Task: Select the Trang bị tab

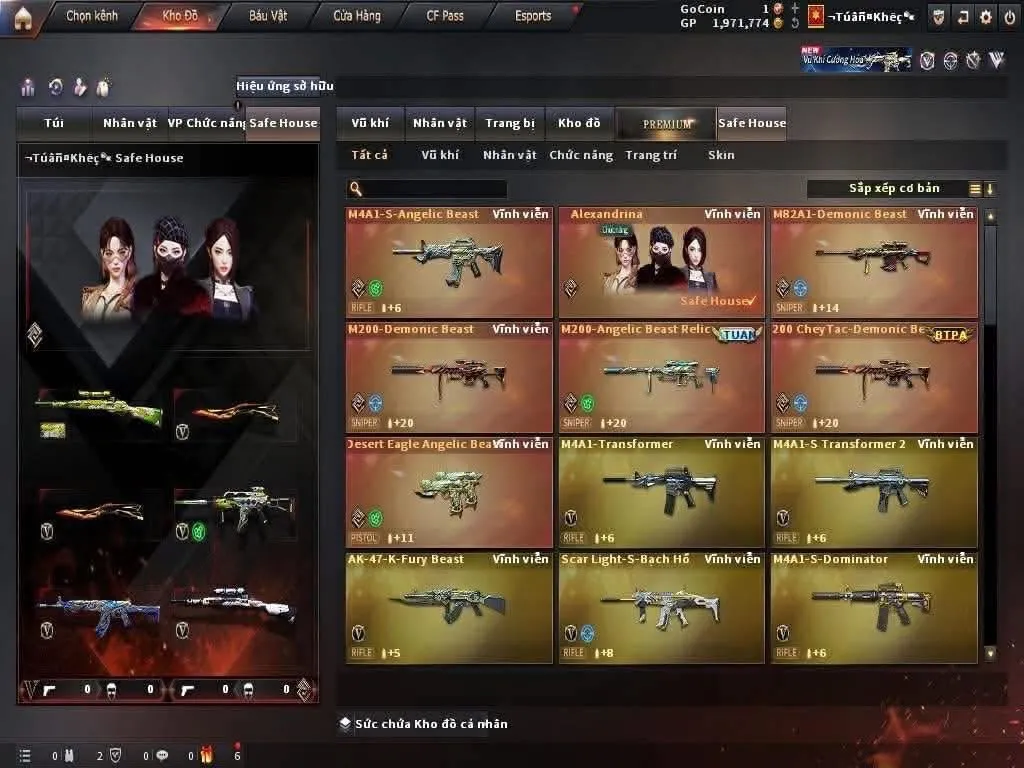Action: [x=510, y=123]
